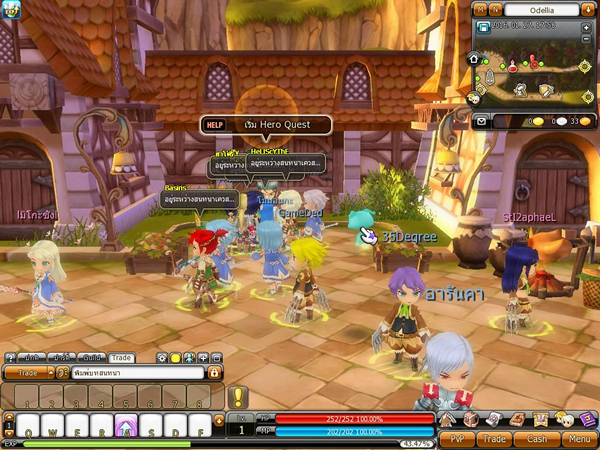This screenshot has width=600, height=450.
Task: Open the Cash shop
Action: pyautogui.click(x=537, y=438)
